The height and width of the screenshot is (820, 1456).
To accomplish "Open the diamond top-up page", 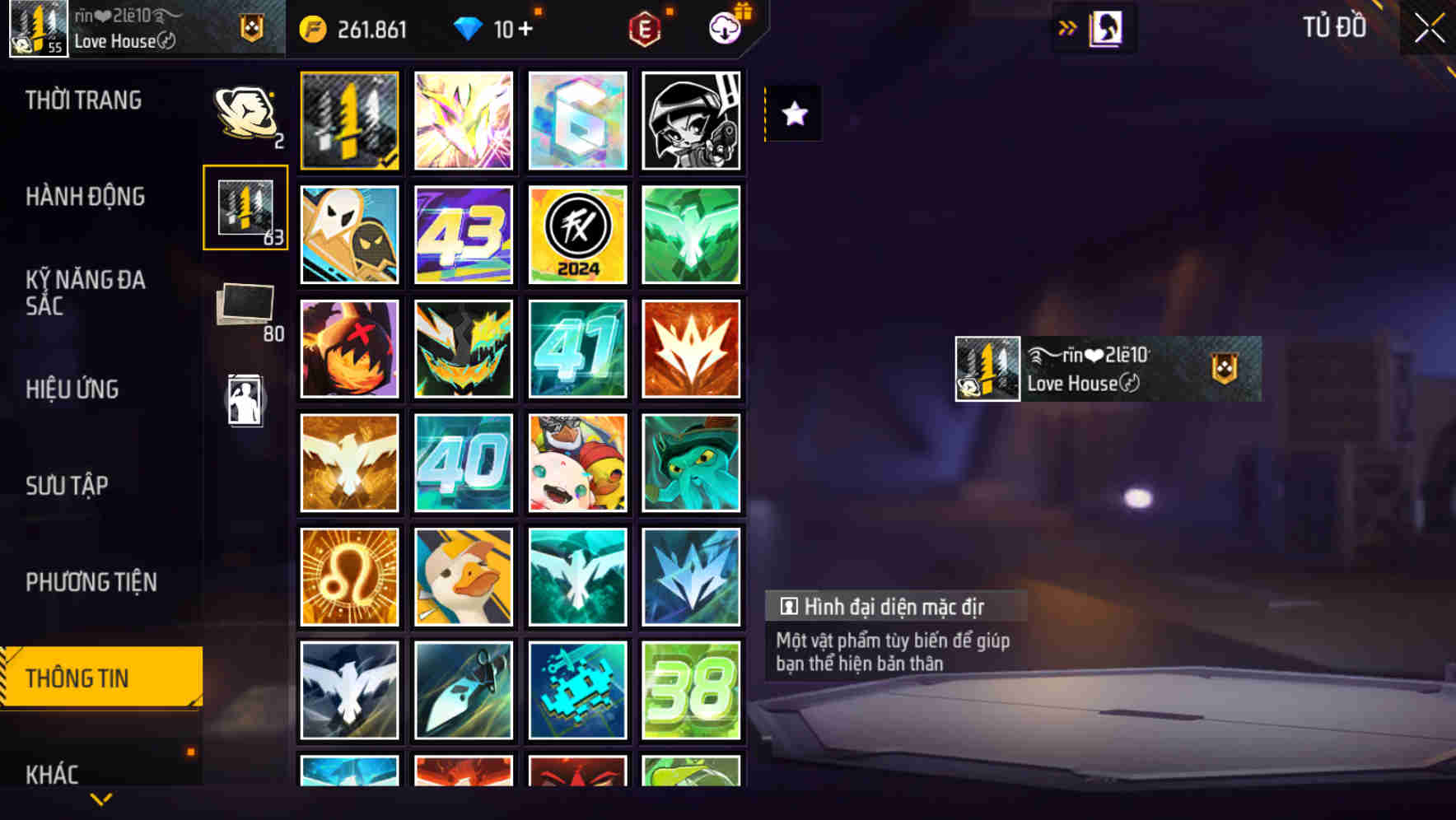I will (494, 29).
